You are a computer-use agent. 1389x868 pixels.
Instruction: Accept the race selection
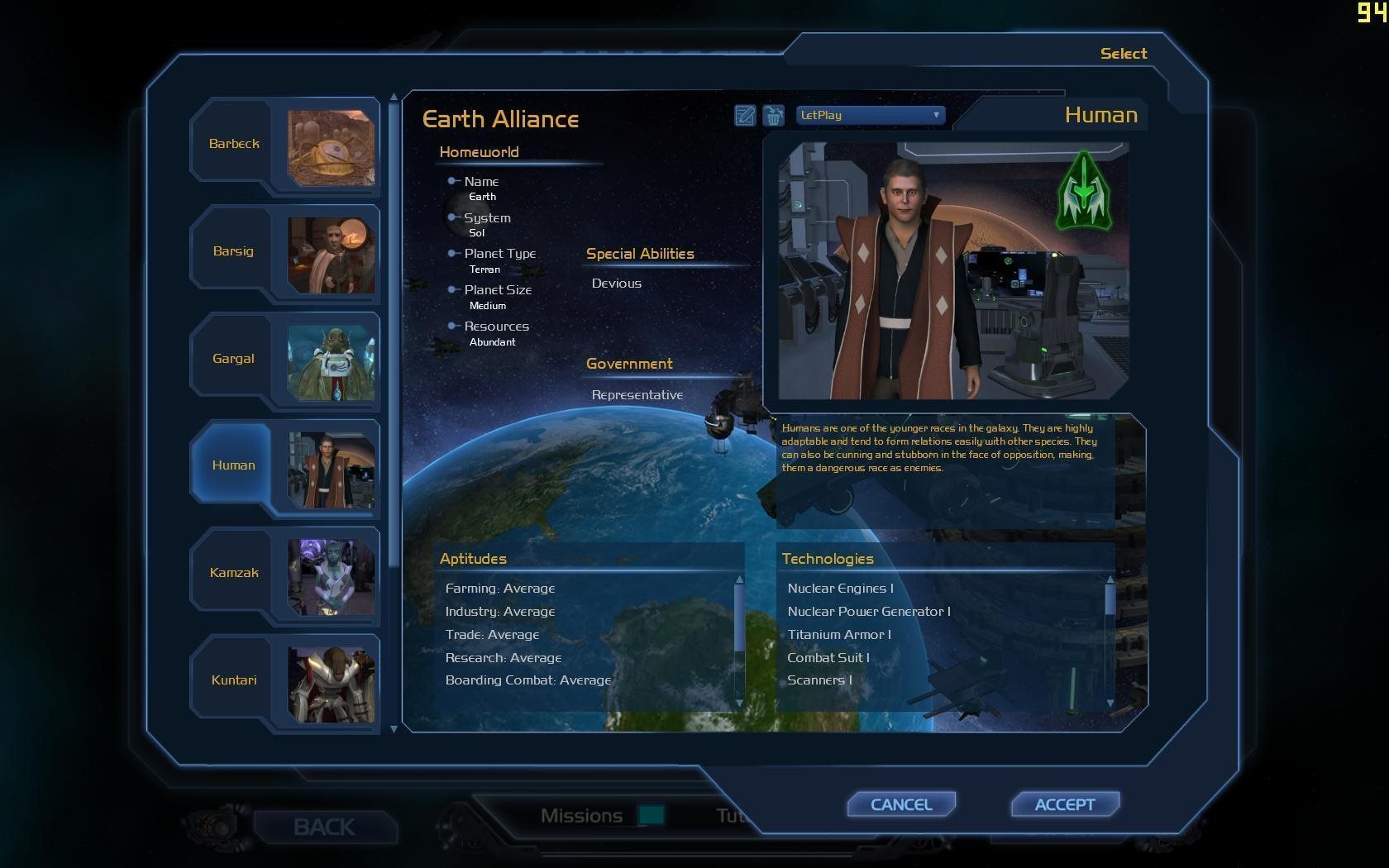pyautogui.click(x=1065, y=804)
